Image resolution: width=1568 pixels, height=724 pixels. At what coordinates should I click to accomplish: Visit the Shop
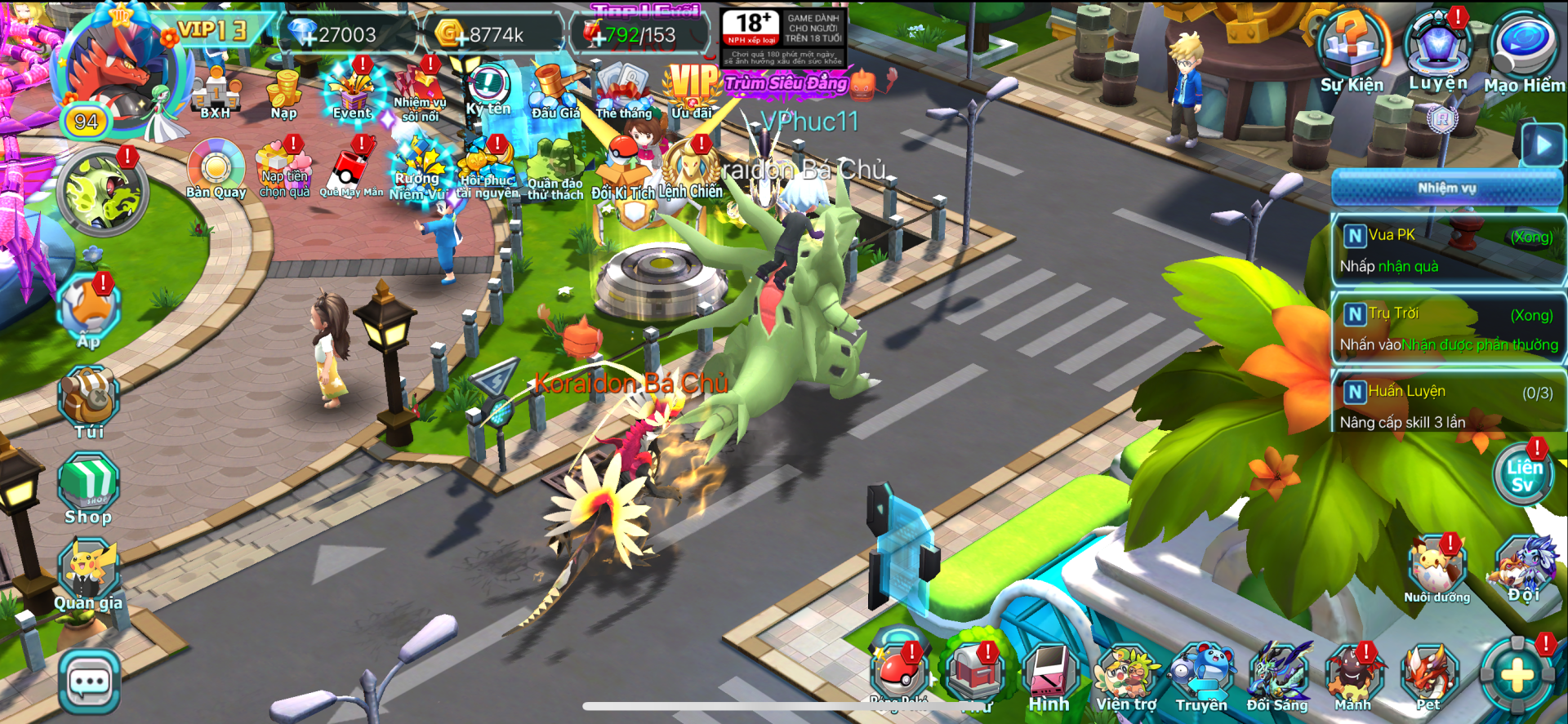click(88, 490)
